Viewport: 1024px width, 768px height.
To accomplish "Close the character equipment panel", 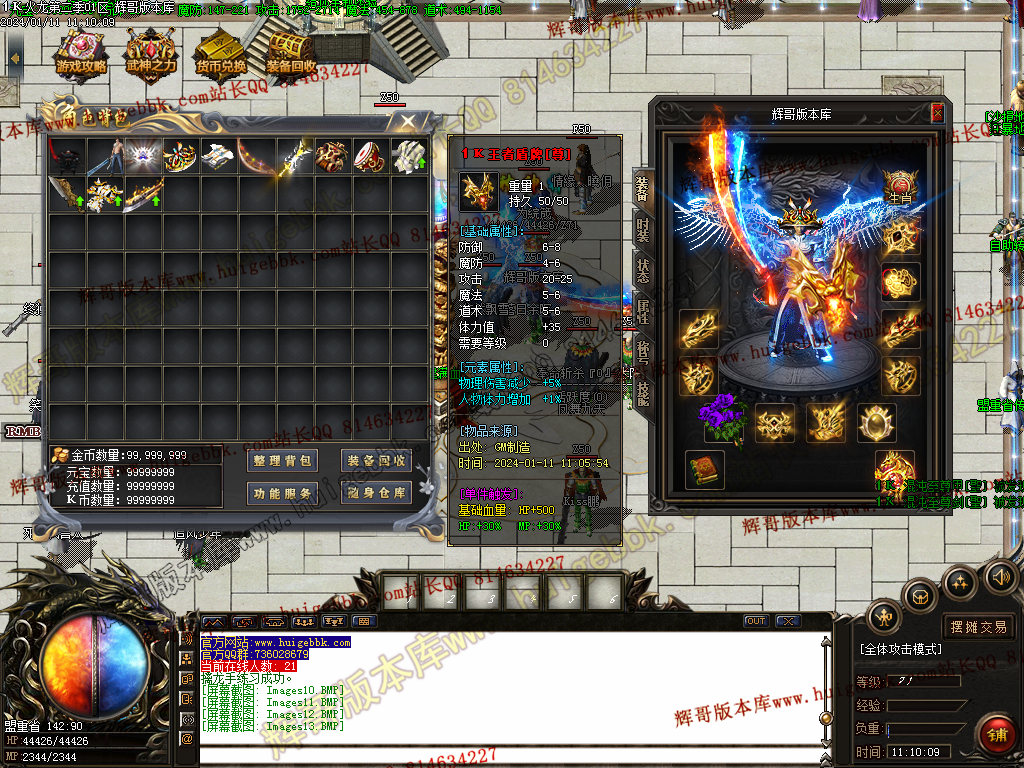I will [937, 114].
